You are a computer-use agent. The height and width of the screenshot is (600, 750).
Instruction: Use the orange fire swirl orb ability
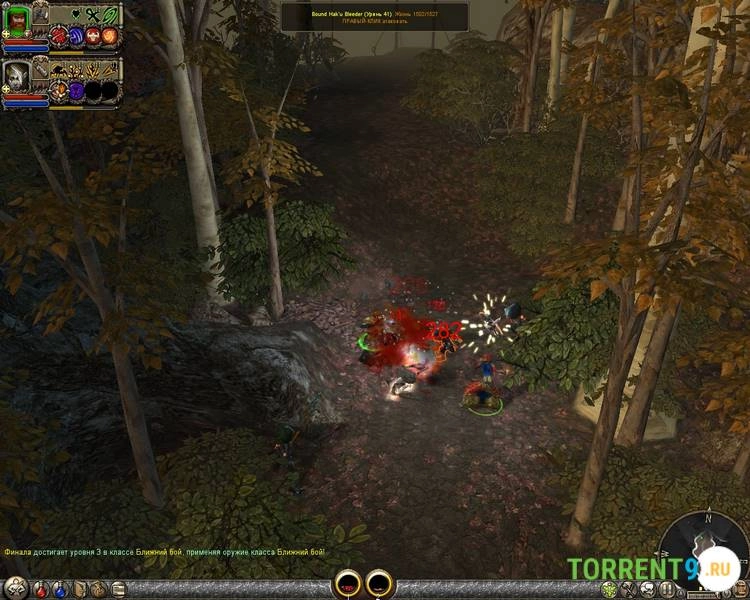(109, 37)
